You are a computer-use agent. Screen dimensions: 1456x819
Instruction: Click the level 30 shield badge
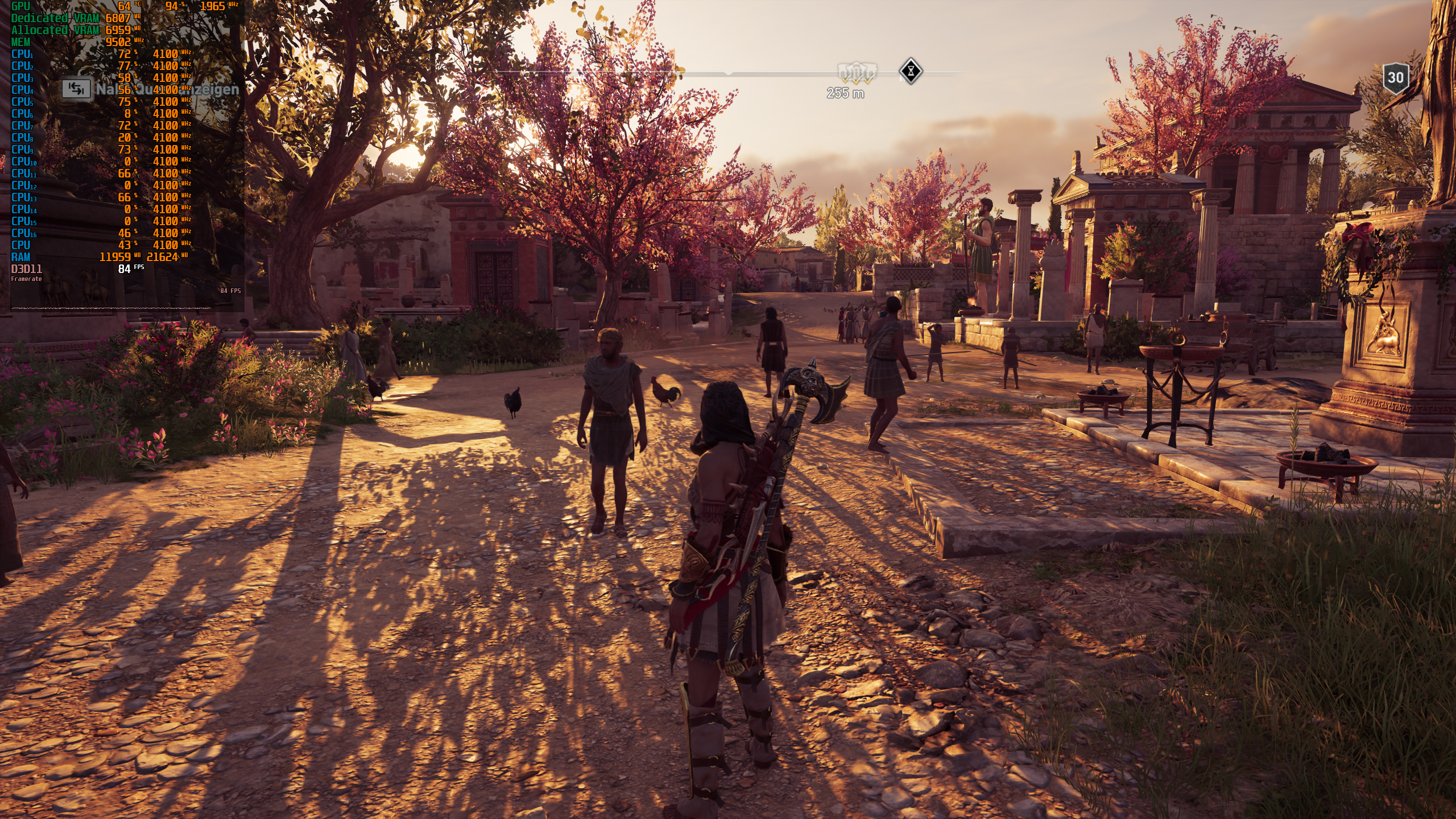(x=1396, y=77)
